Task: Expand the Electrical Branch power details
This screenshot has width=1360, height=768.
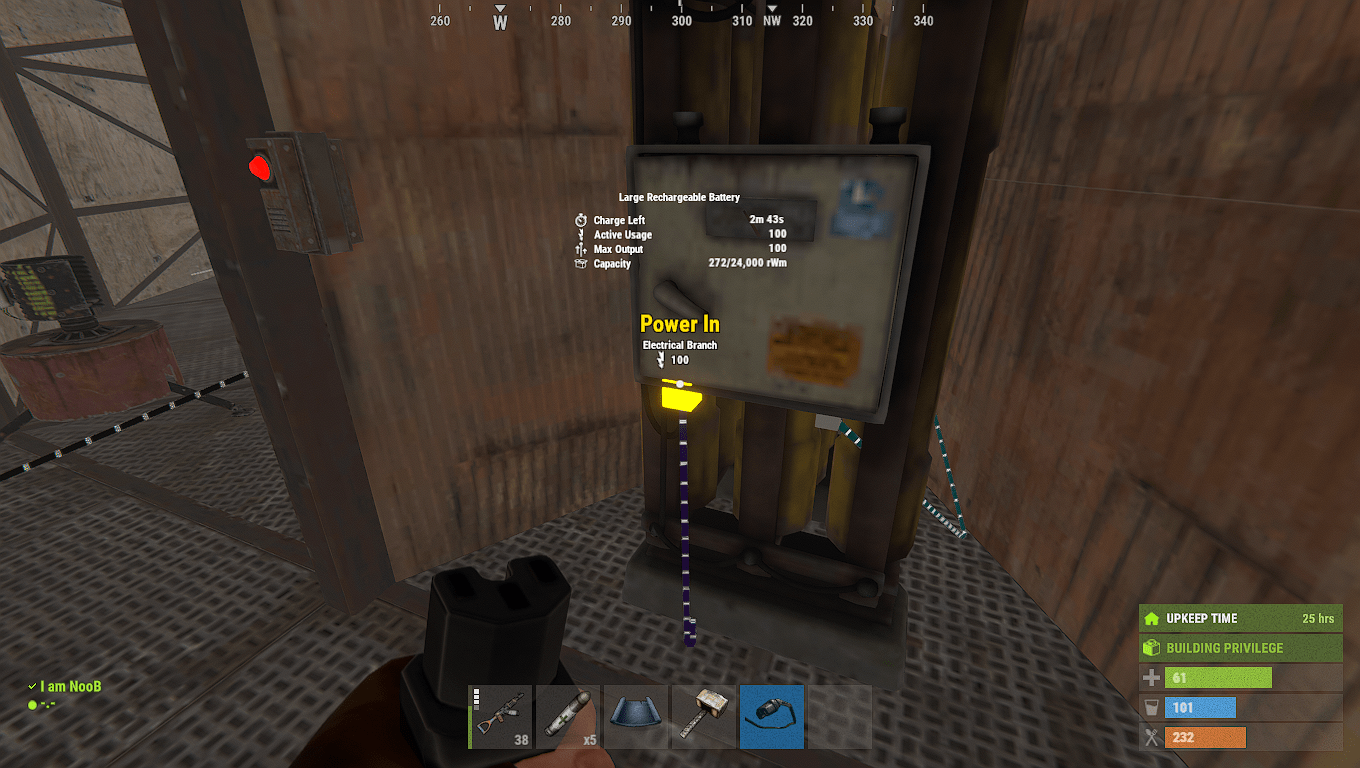Action: (680, 345)
